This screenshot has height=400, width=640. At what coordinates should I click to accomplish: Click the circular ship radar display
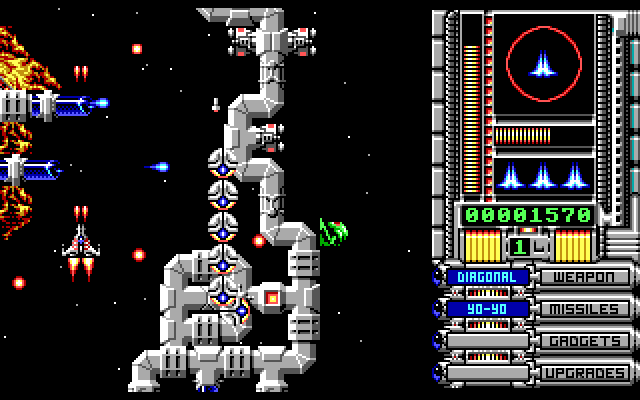[545, 67]
